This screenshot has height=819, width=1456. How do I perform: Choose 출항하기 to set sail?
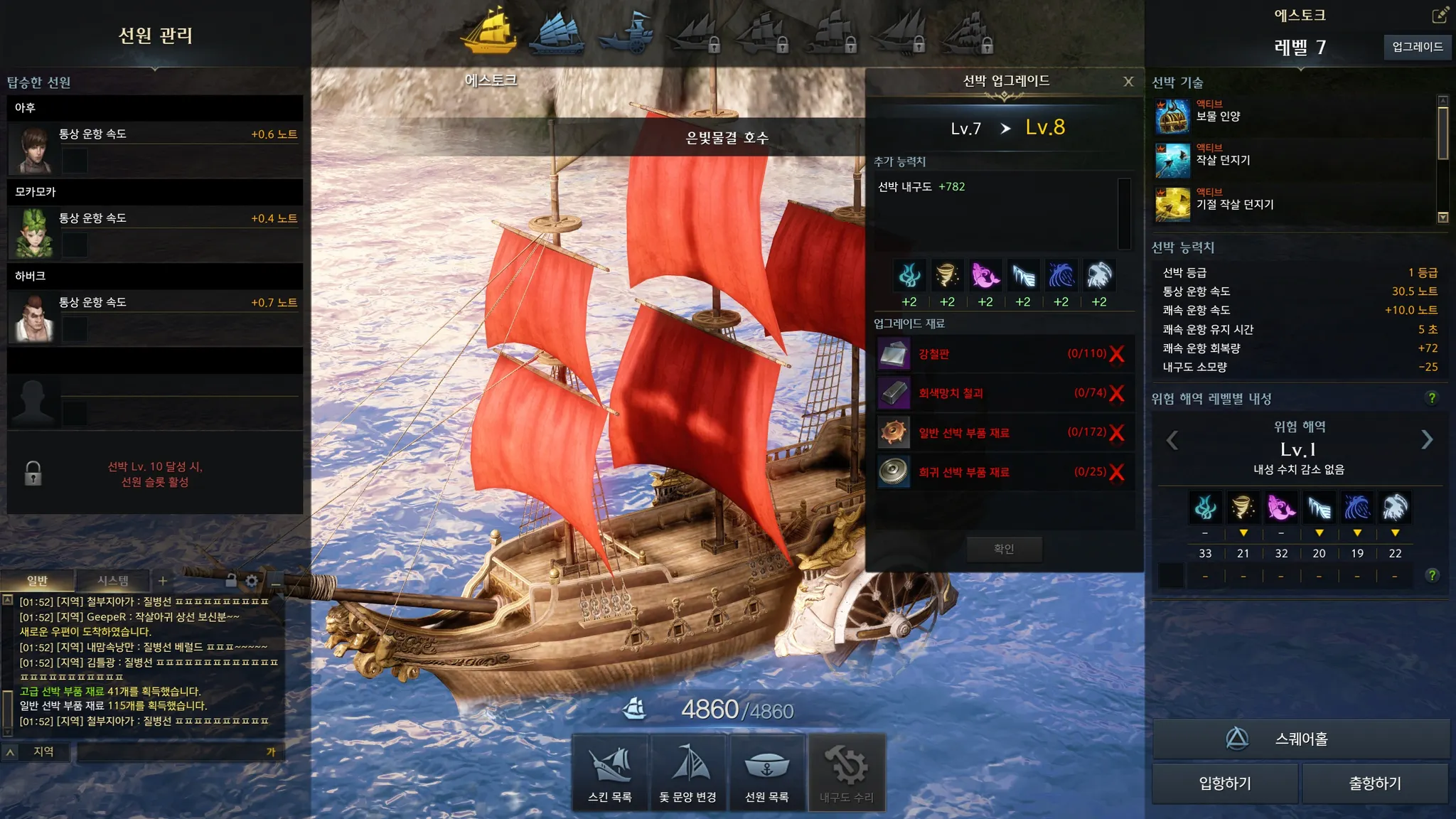[1375, 783]
